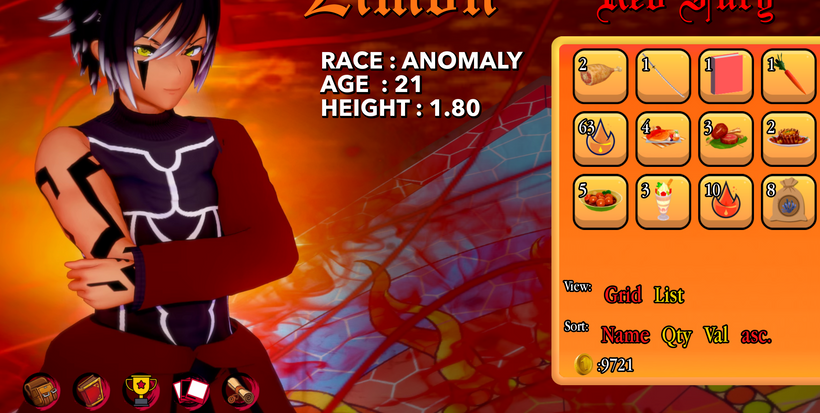Image resolution: width=820 pixels, height=413 pixels.
Task: Open the trophy achievements icon
Action: pos(141,390)
